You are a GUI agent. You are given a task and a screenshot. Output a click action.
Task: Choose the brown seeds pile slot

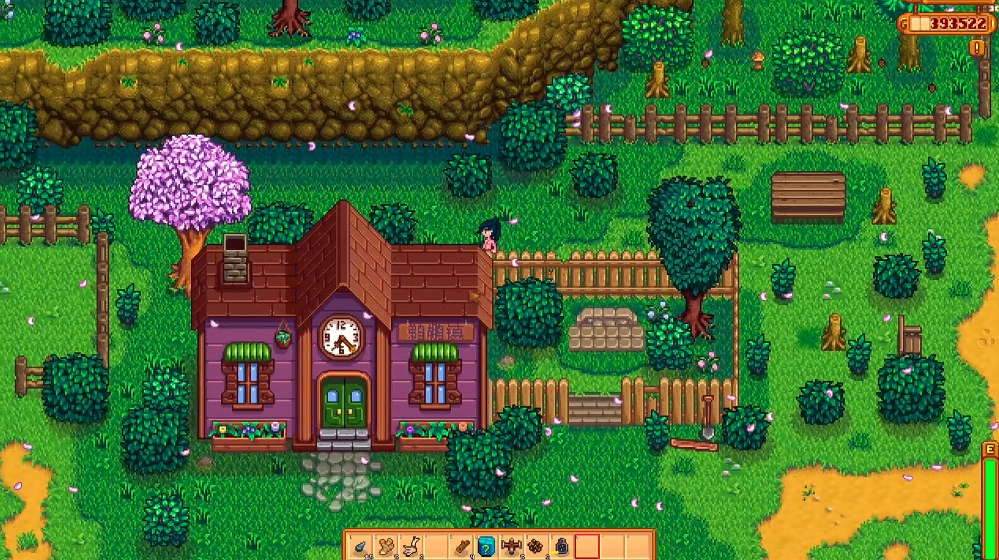tap(536, 547)
